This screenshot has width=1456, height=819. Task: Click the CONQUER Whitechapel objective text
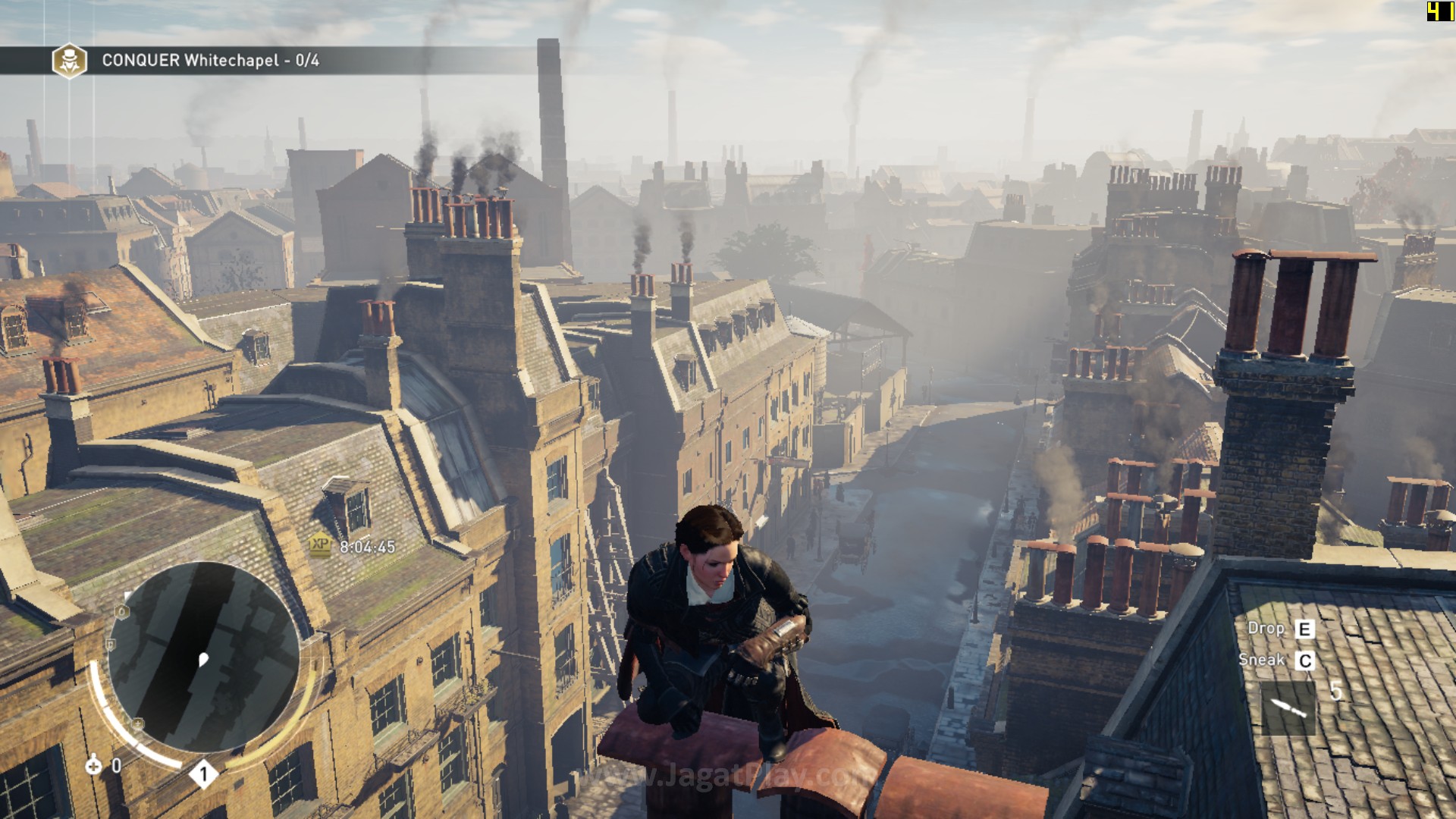tap(210, 61)
